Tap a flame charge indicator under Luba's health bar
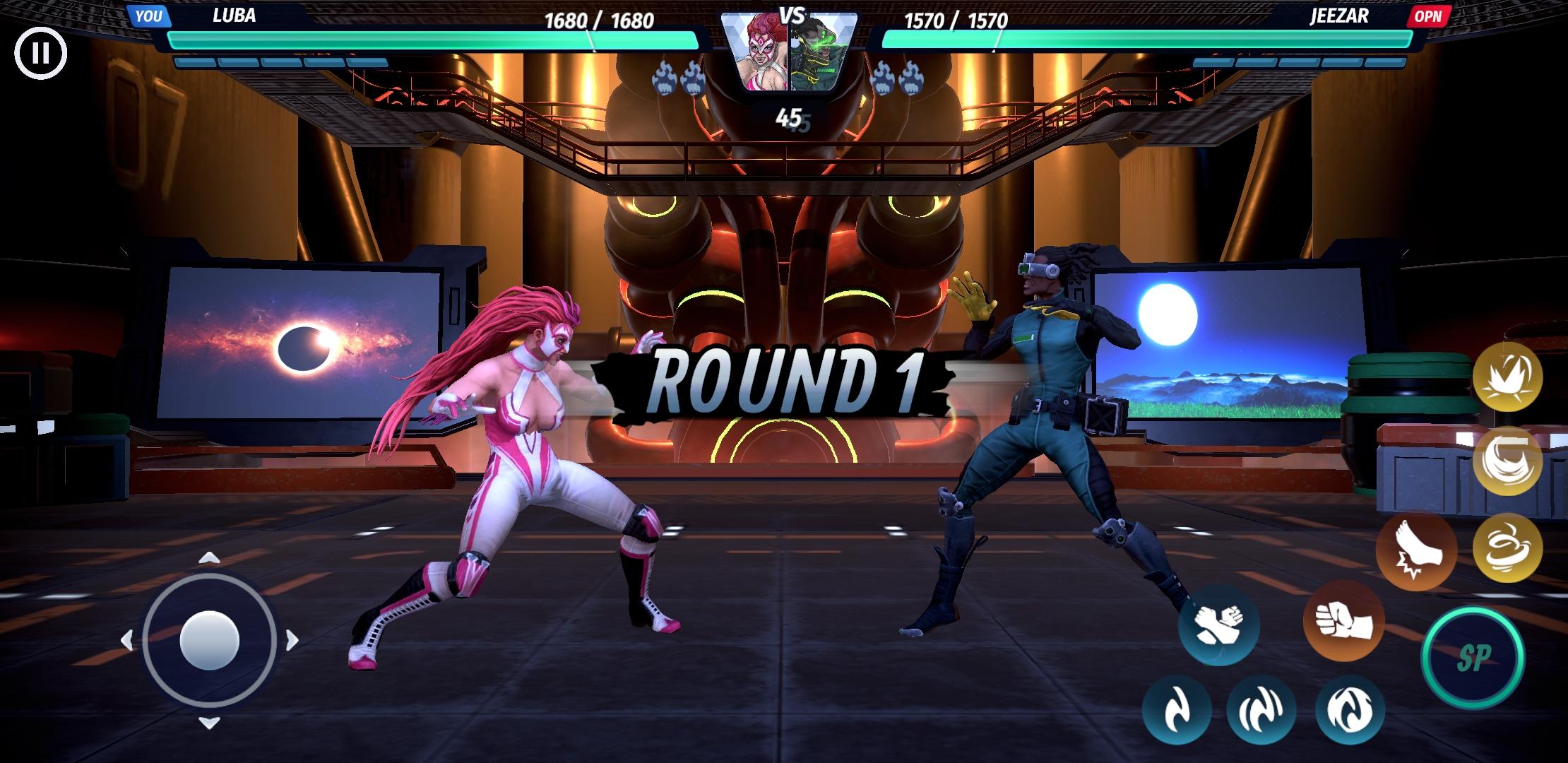 click(x=663, y=77)
